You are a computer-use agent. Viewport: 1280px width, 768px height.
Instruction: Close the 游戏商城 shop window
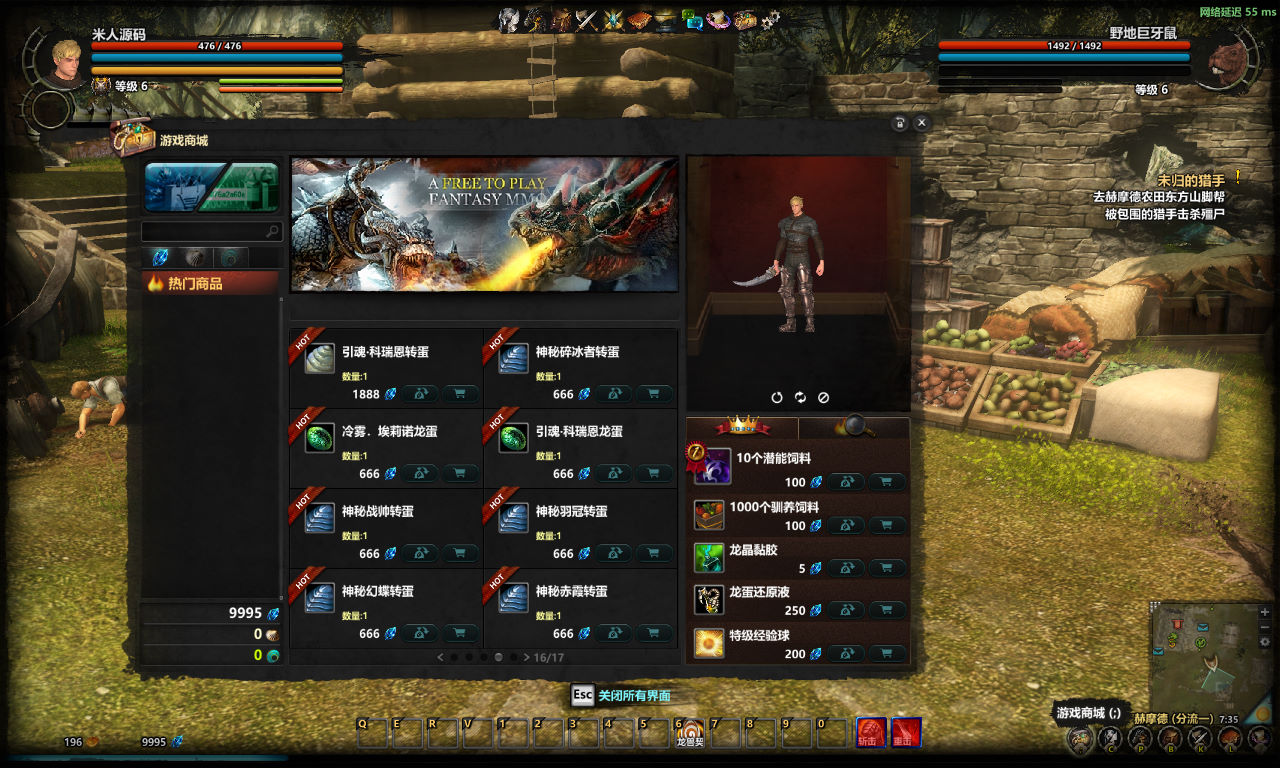click(922, 122)
